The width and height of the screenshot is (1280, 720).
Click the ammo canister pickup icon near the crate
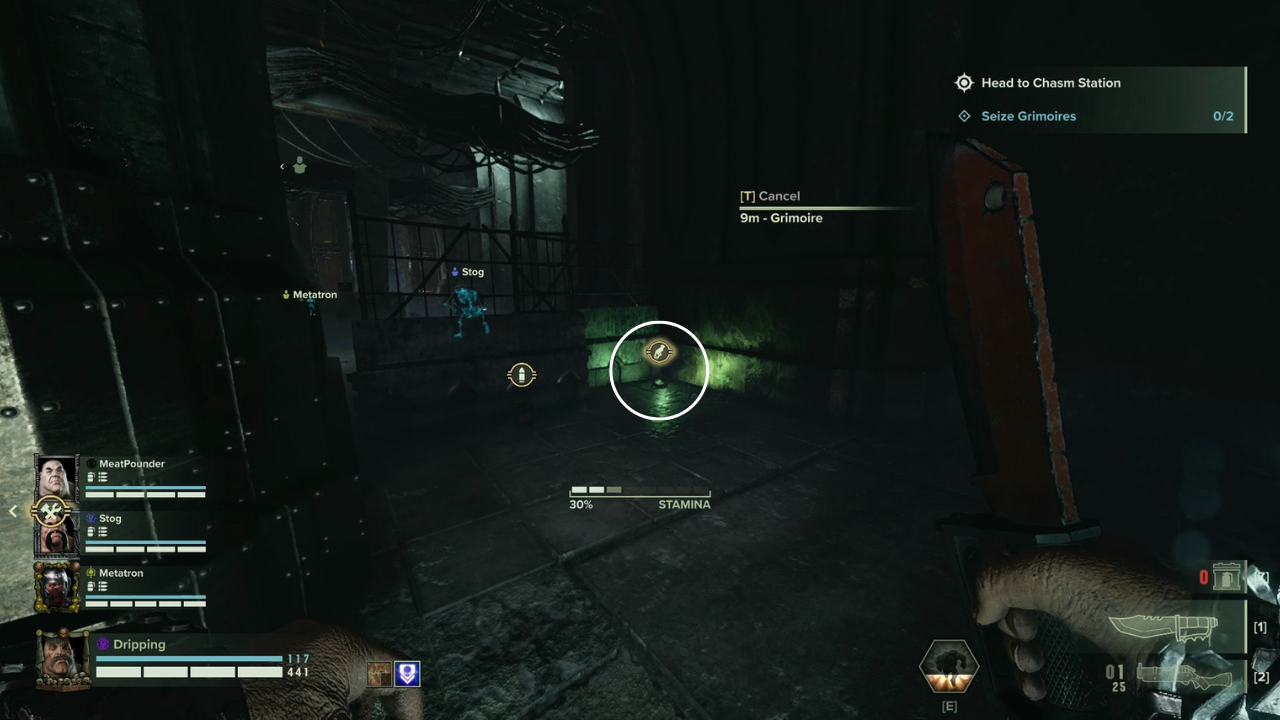(521, 374)
